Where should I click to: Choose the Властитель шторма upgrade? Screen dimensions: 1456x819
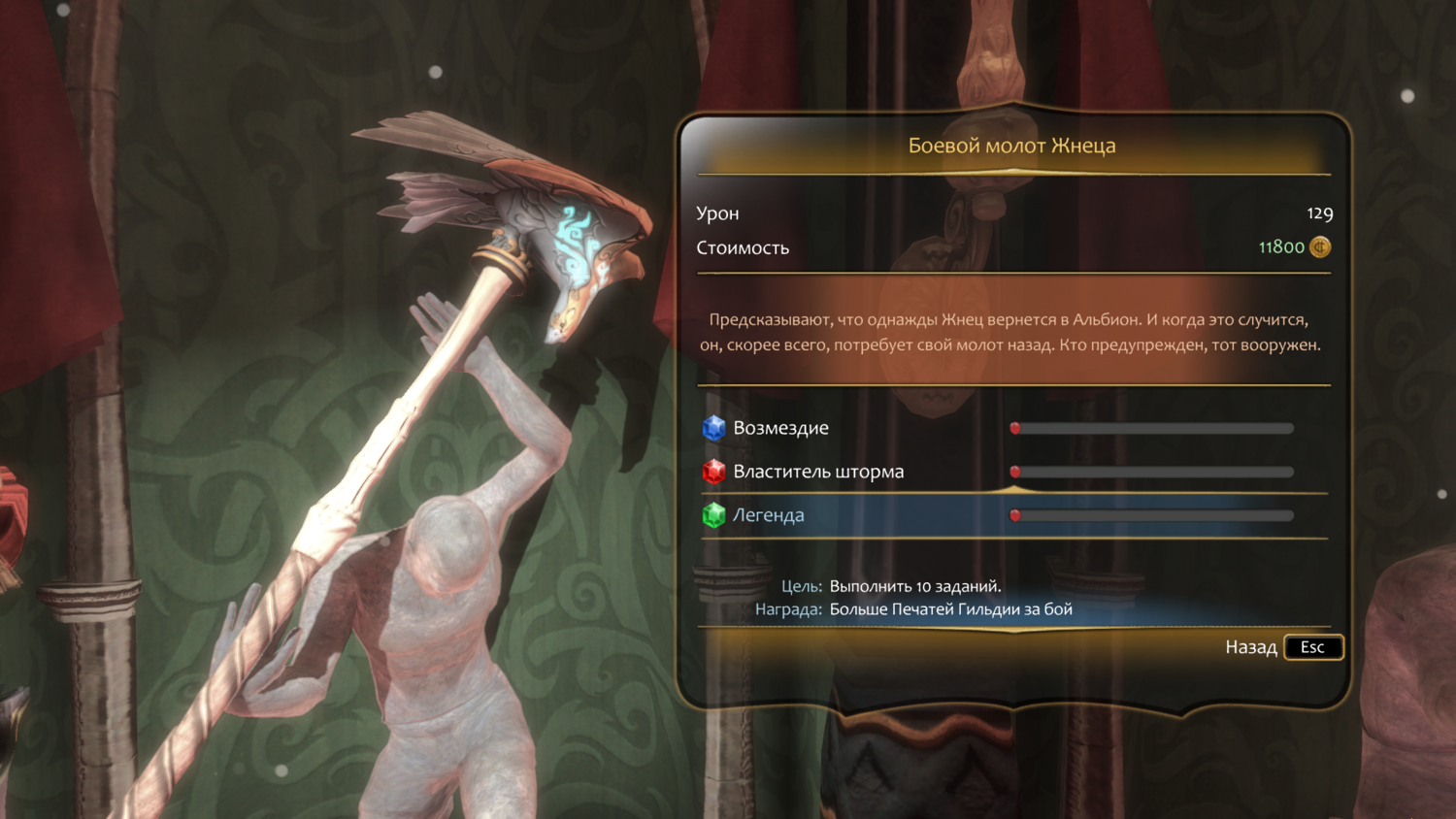click(818, 472)
